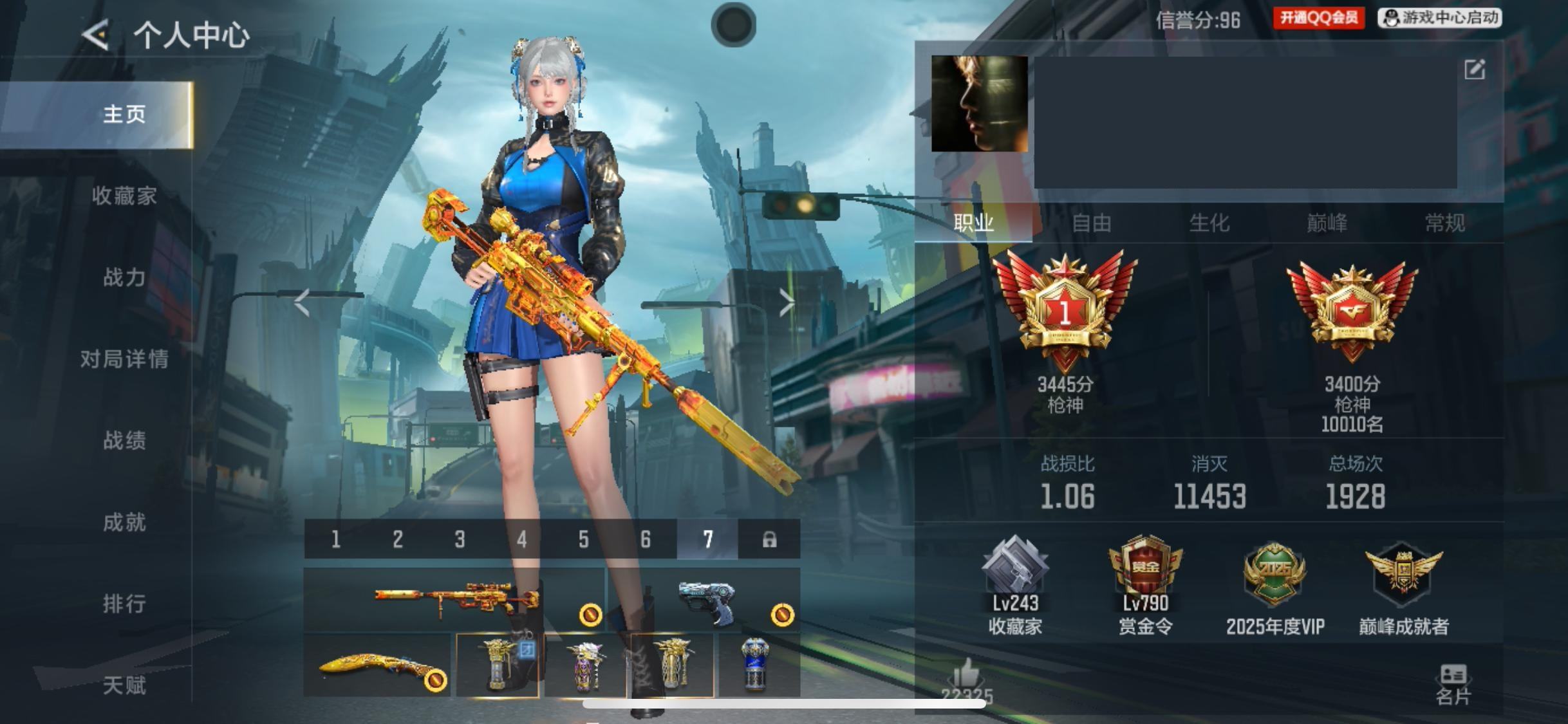Image resolution: width=1568 pixels, height=724 pixels.
Task: Choose the 天赋 sidebar entry
Action: tap(124, 685)
